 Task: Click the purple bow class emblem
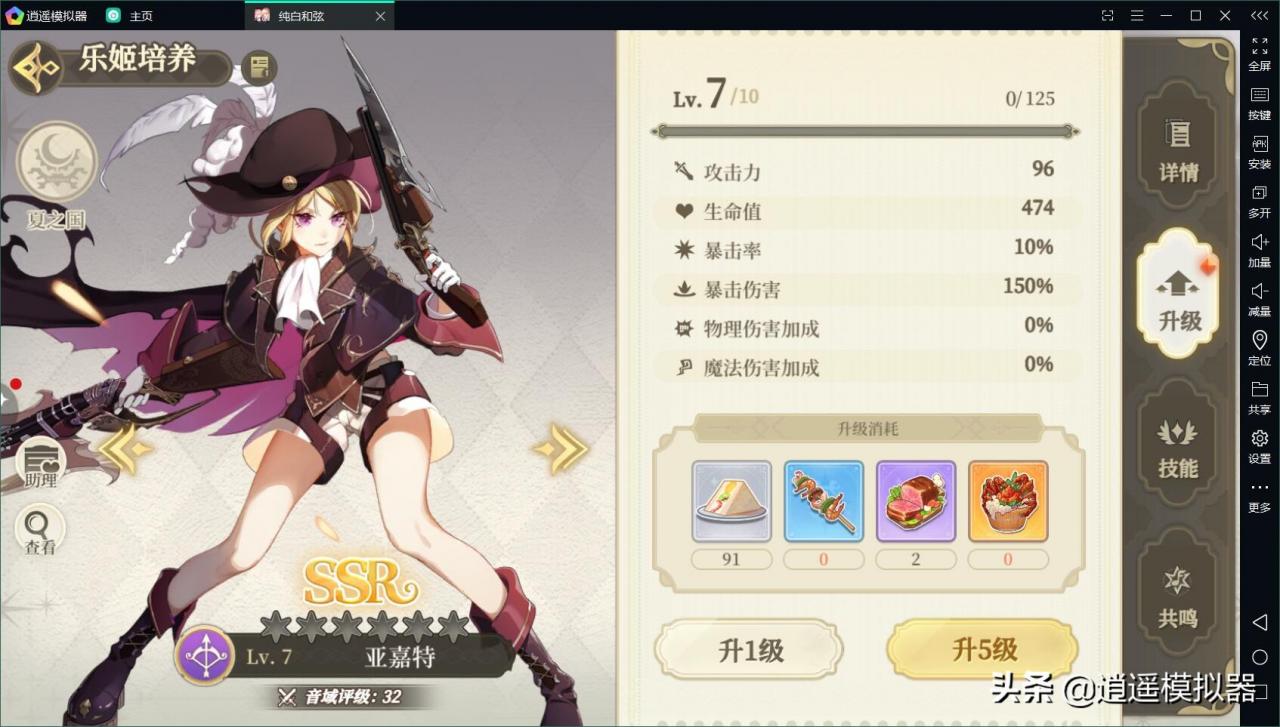click(206, 656)
